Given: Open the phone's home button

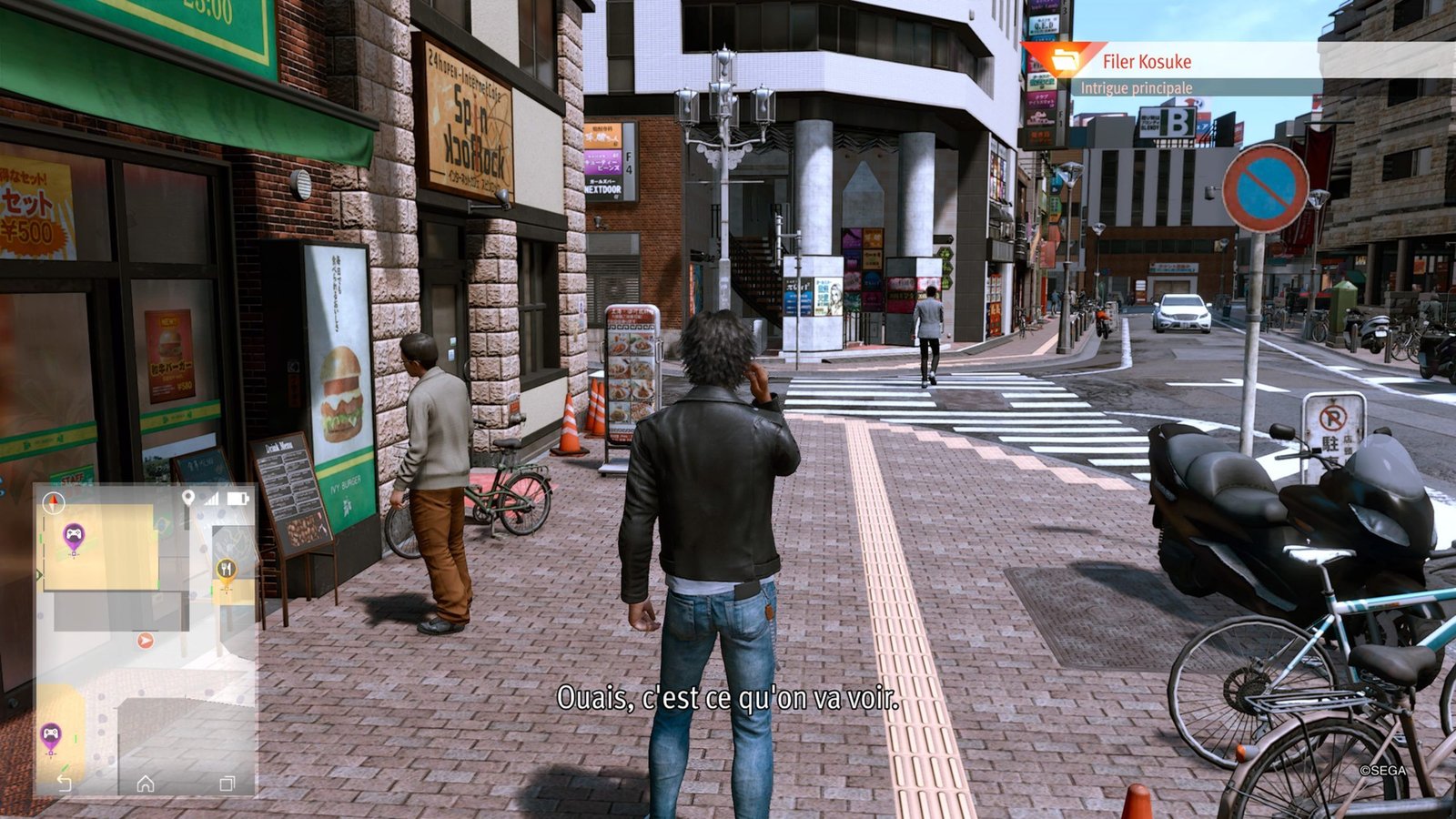Looking at the screenshot, I should pos(146,783).
